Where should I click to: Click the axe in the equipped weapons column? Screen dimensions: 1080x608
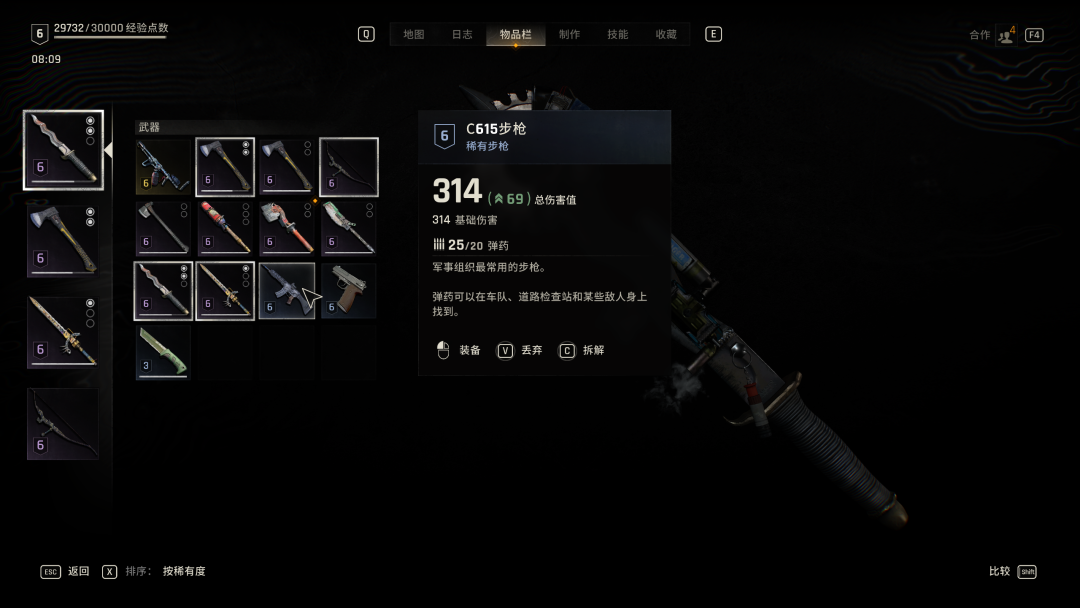63,241
